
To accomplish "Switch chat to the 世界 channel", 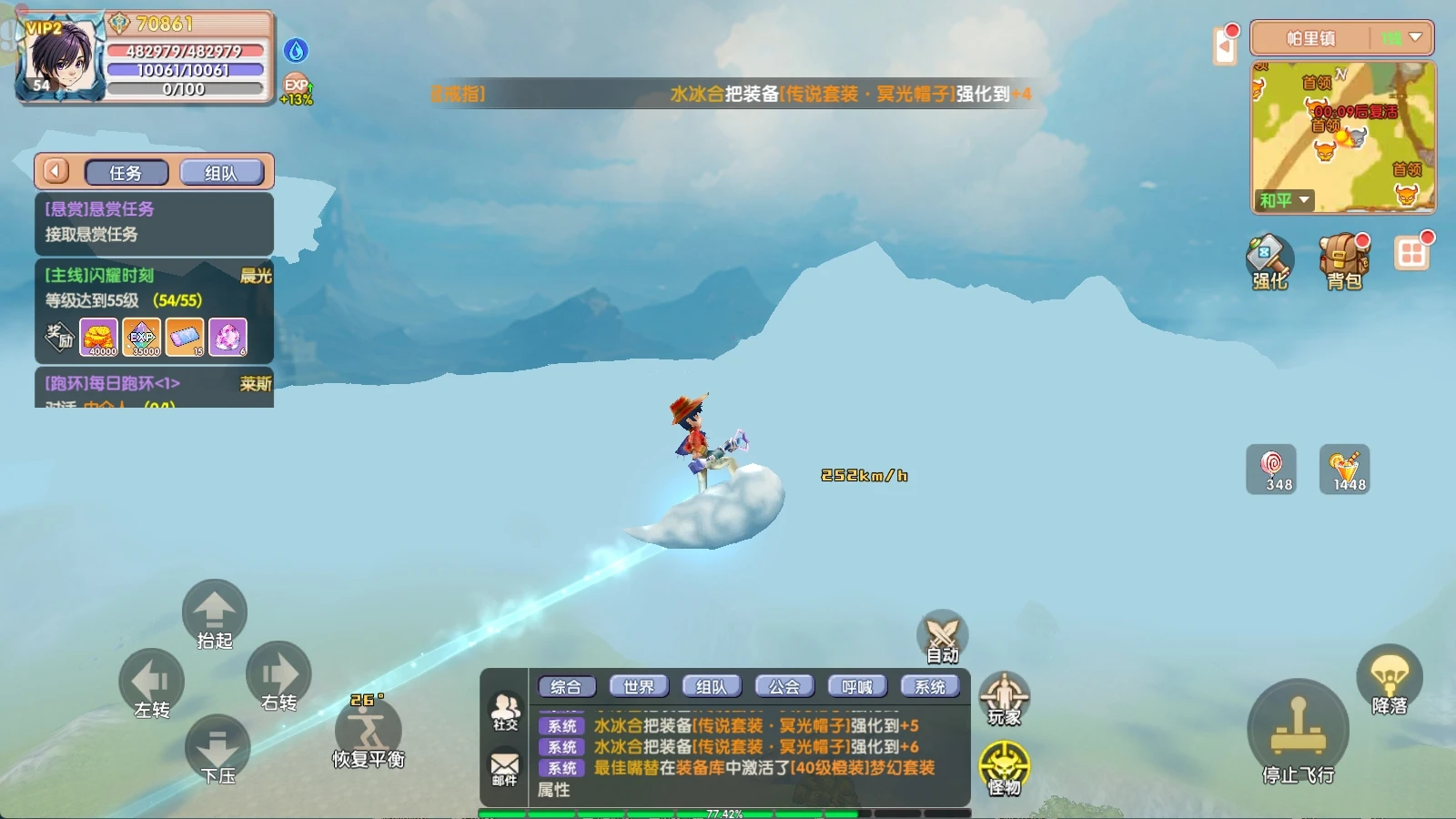I will 639,687.
